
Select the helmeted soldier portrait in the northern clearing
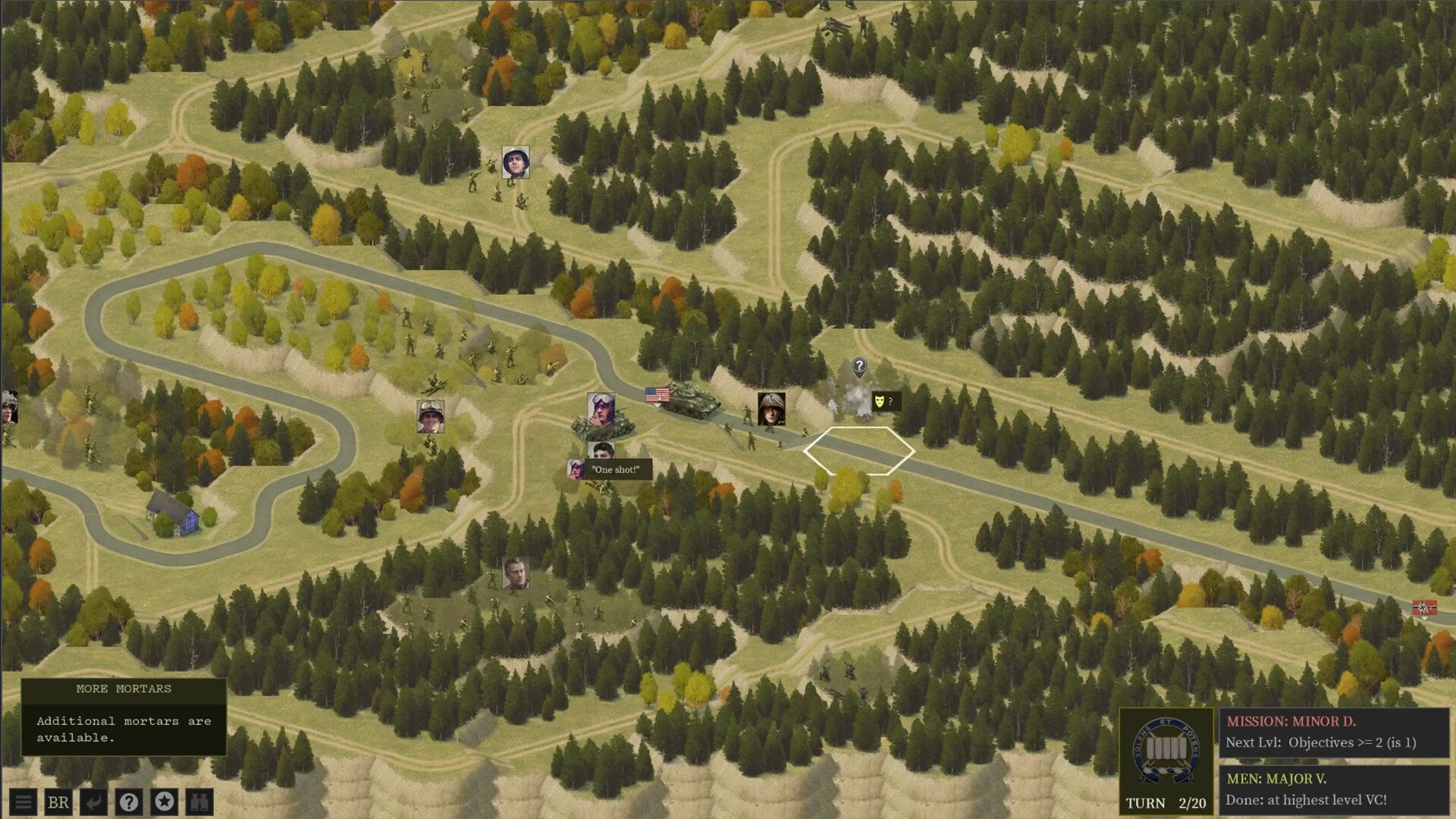pos(516,162)
